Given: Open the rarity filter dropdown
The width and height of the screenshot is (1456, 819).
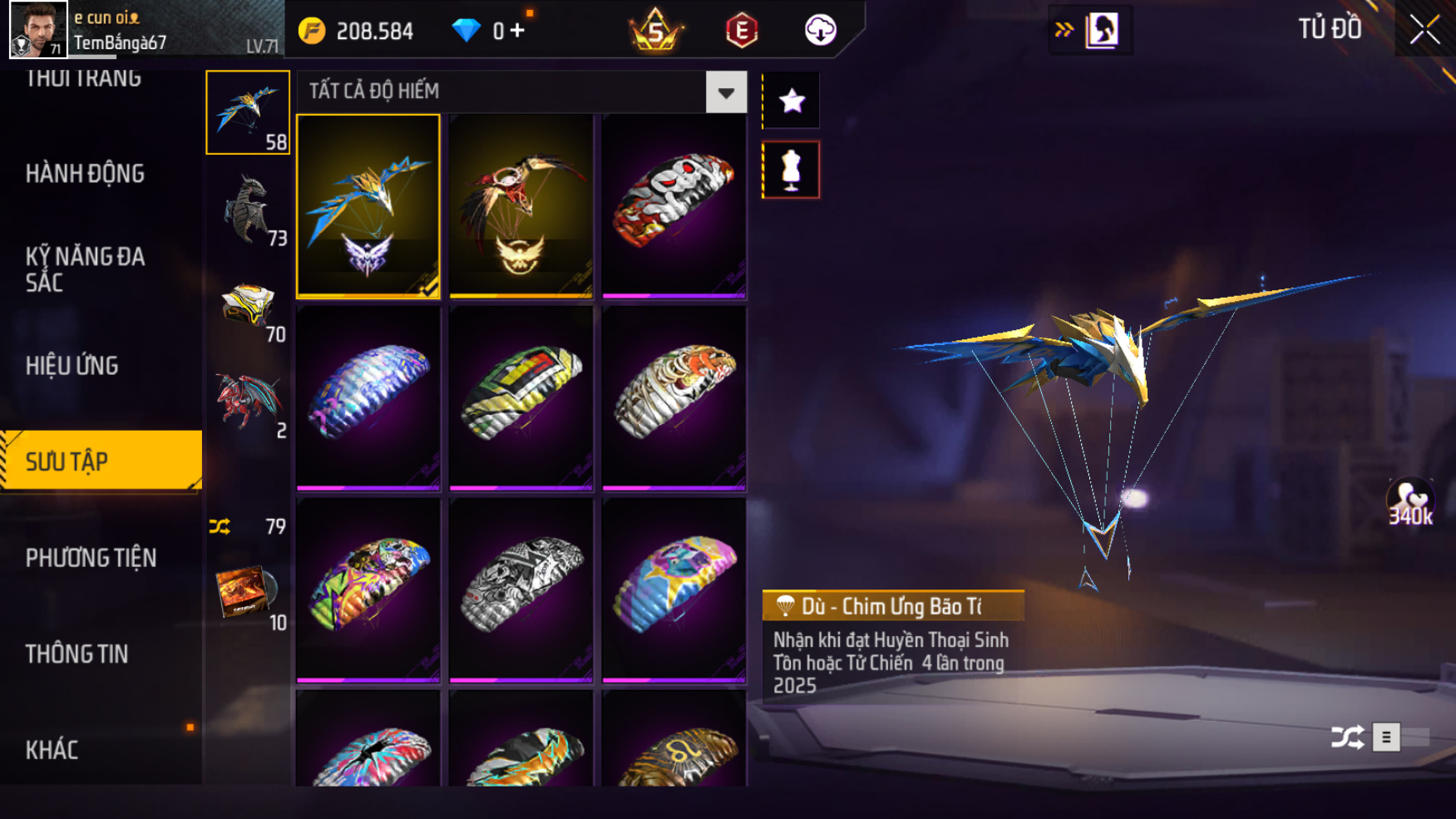Looking at the screenshot, I should [x=725, y=92].
